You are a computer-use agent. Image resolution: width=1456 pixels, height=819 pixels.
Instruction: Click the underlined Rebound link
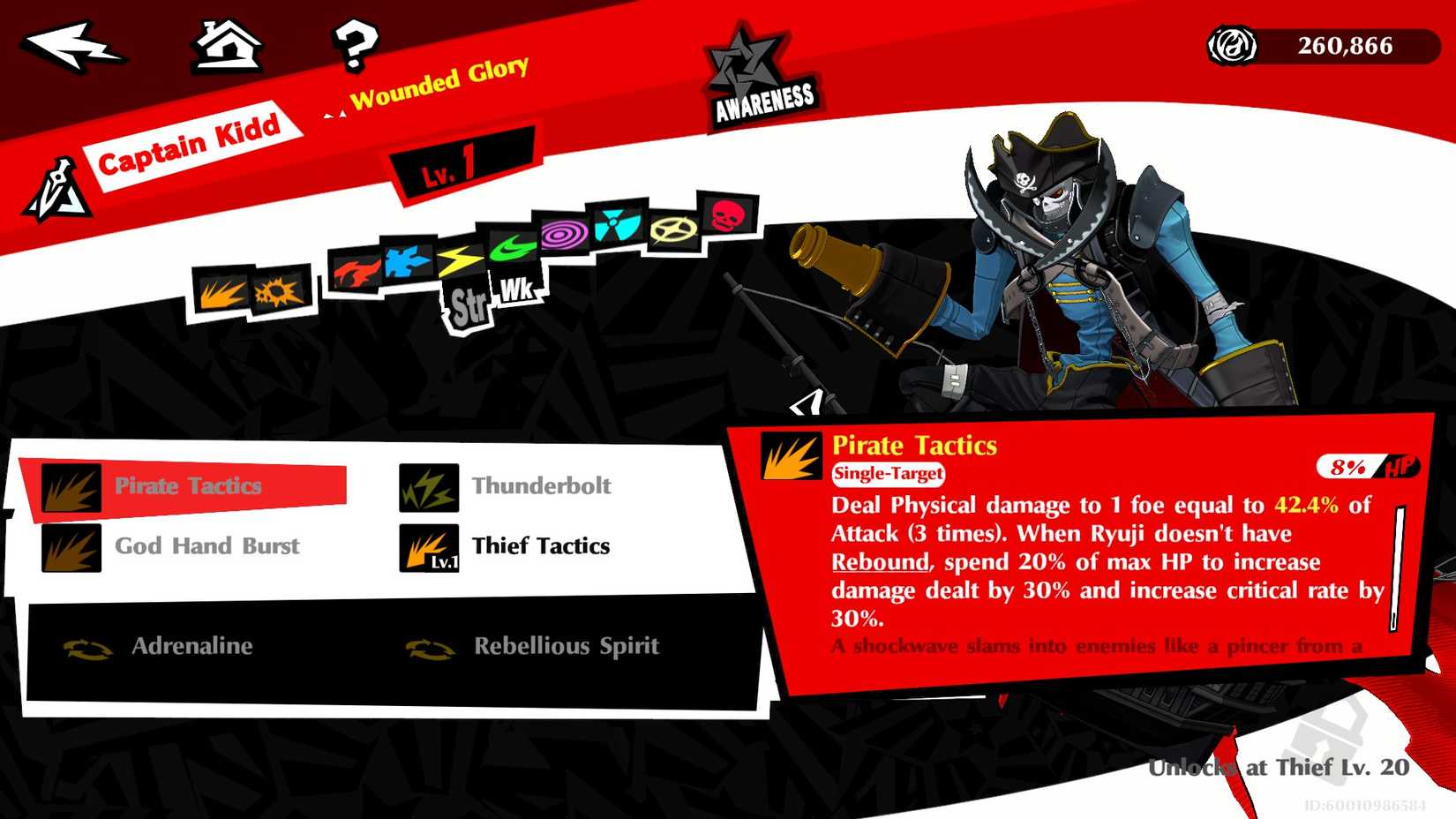(880, 561)
